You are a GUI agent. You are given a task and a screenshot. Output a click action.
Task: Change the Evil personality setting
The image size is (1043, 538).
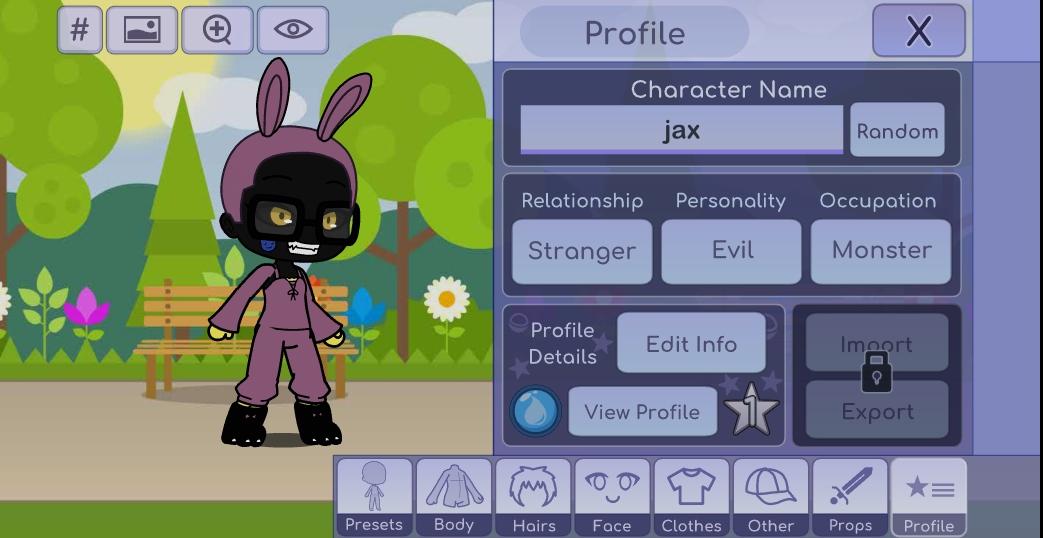[x=731, y=250]
